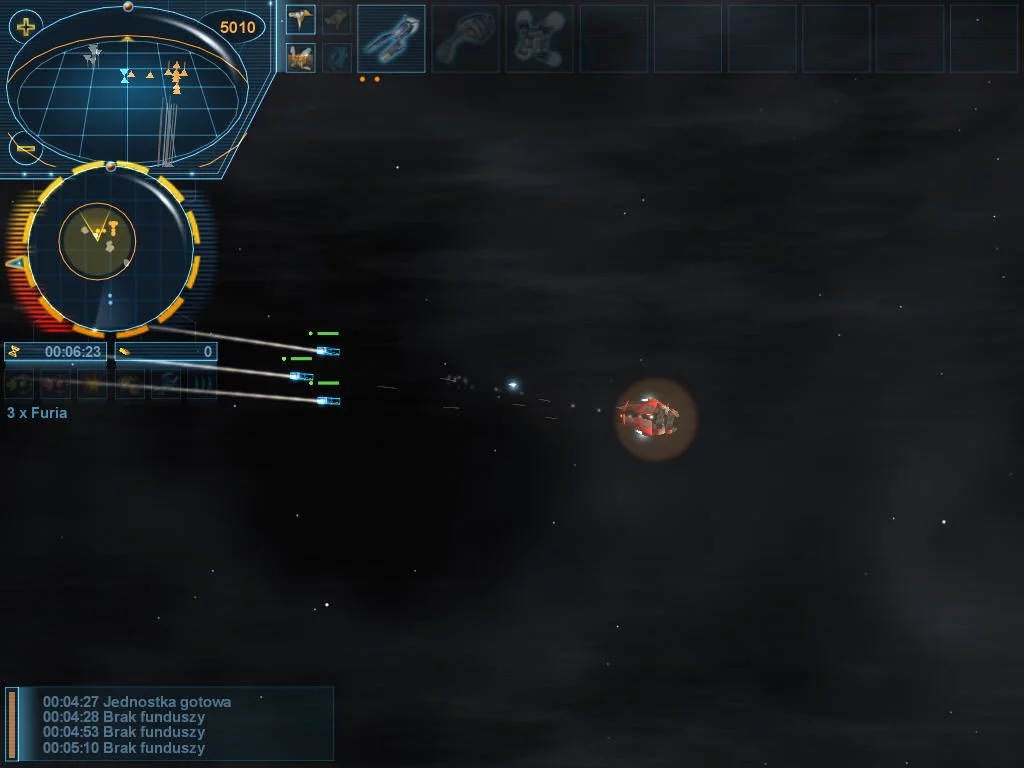The image size is (1024, 768).
Task: Click the "Brak funduszy" message log panel
Action: 170,724
